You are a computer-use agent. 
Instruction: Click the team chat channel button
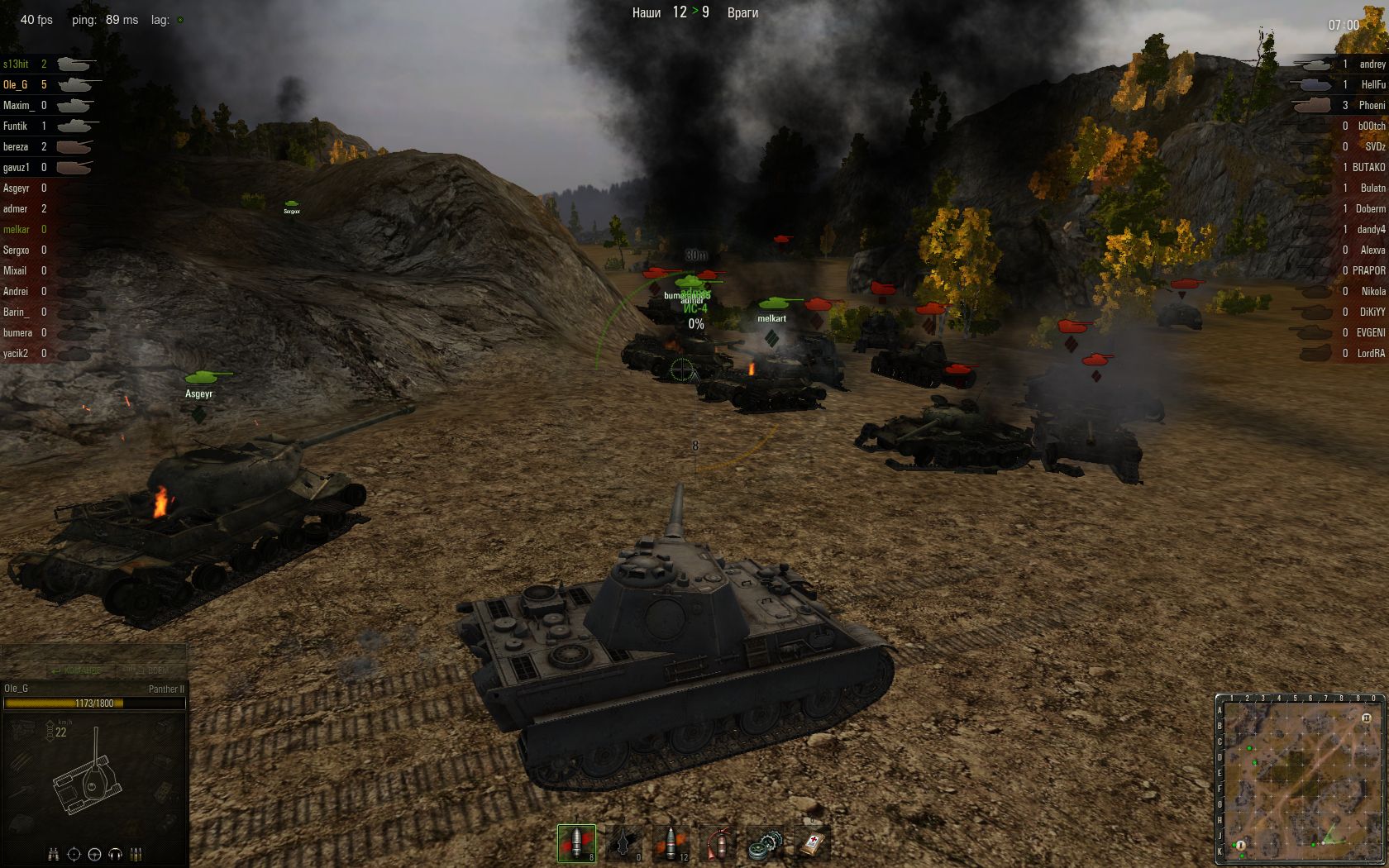(x=76, y=670)
